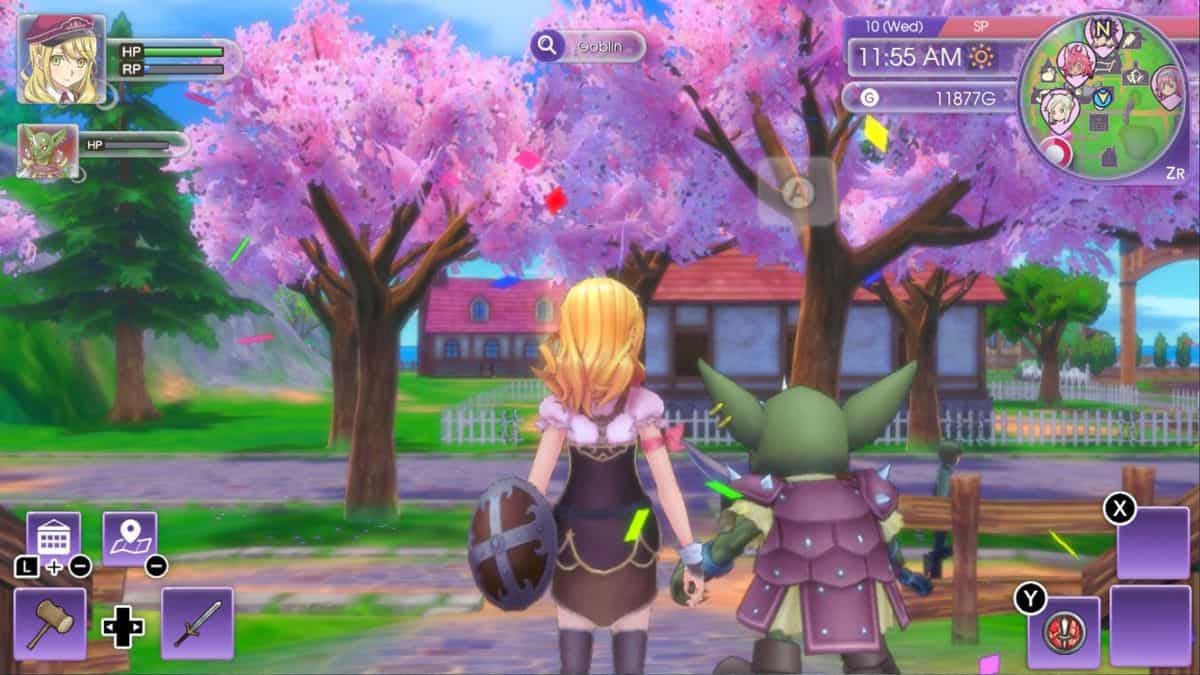
Task: Select the sword weapon slot
Action: click(197, 623)
